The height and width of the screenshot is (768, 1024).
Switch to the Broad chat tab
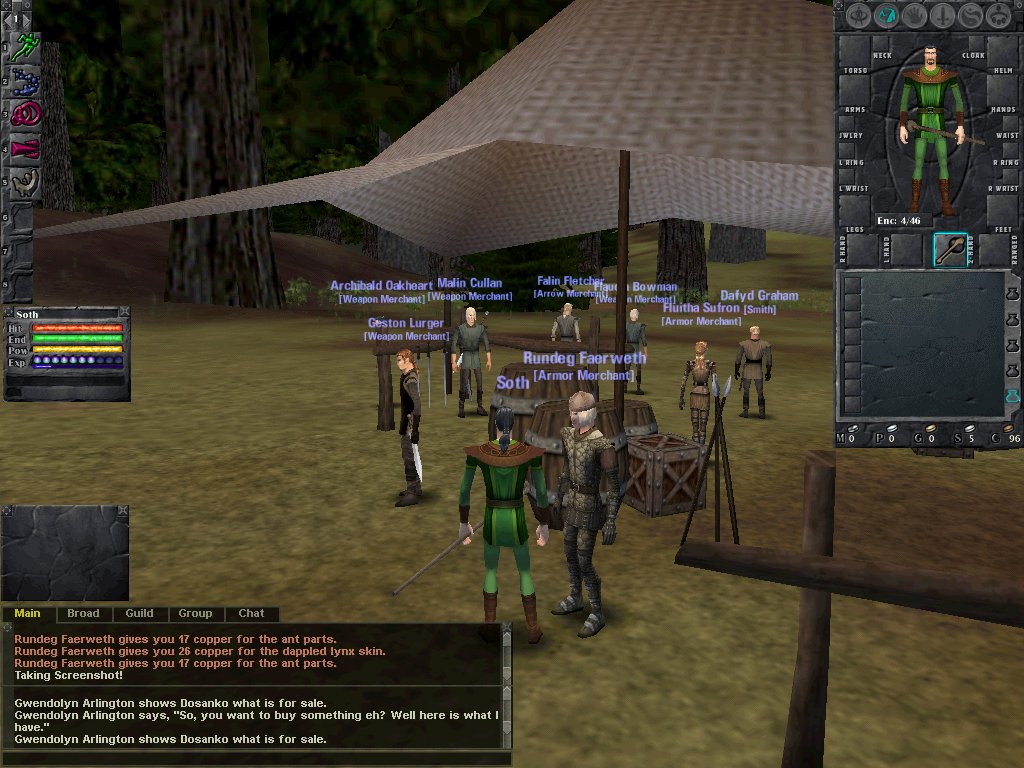pos(83,613)
